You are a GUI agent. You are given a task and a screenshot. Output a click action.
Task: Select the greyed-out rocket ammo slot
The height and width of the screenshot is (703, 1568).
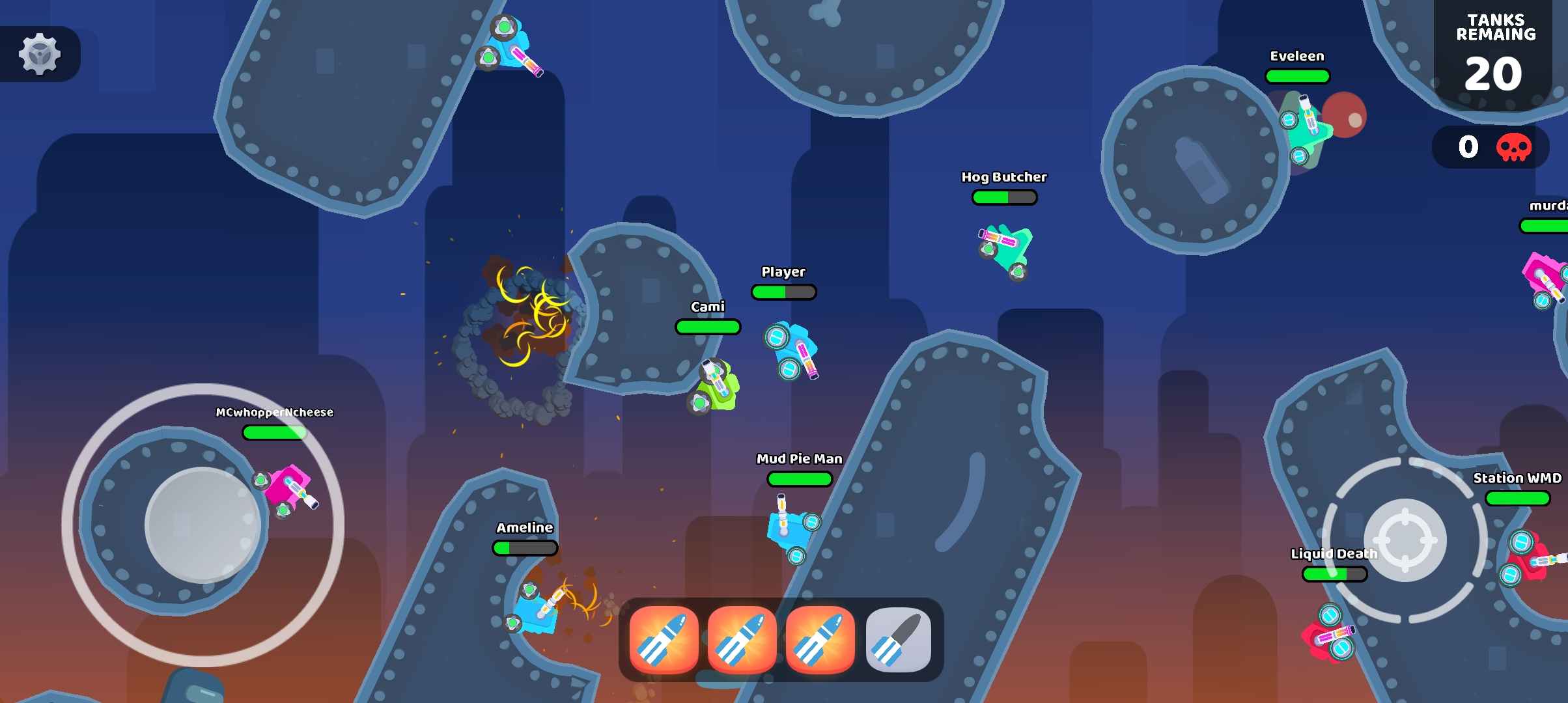898,641
